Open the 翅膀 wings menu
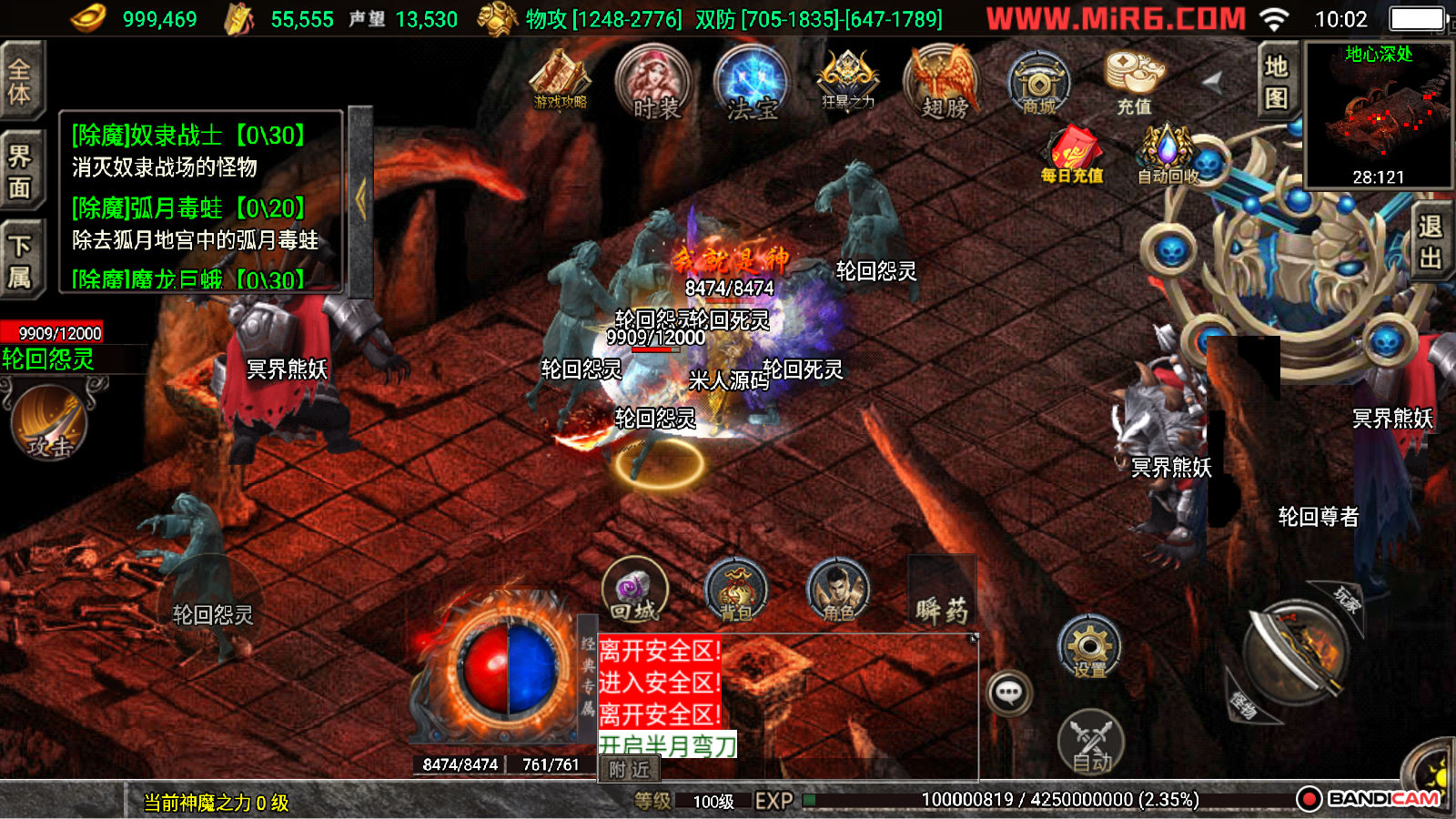The height and width of the screenshot is (819, 1456). click(x=944, y=84)
